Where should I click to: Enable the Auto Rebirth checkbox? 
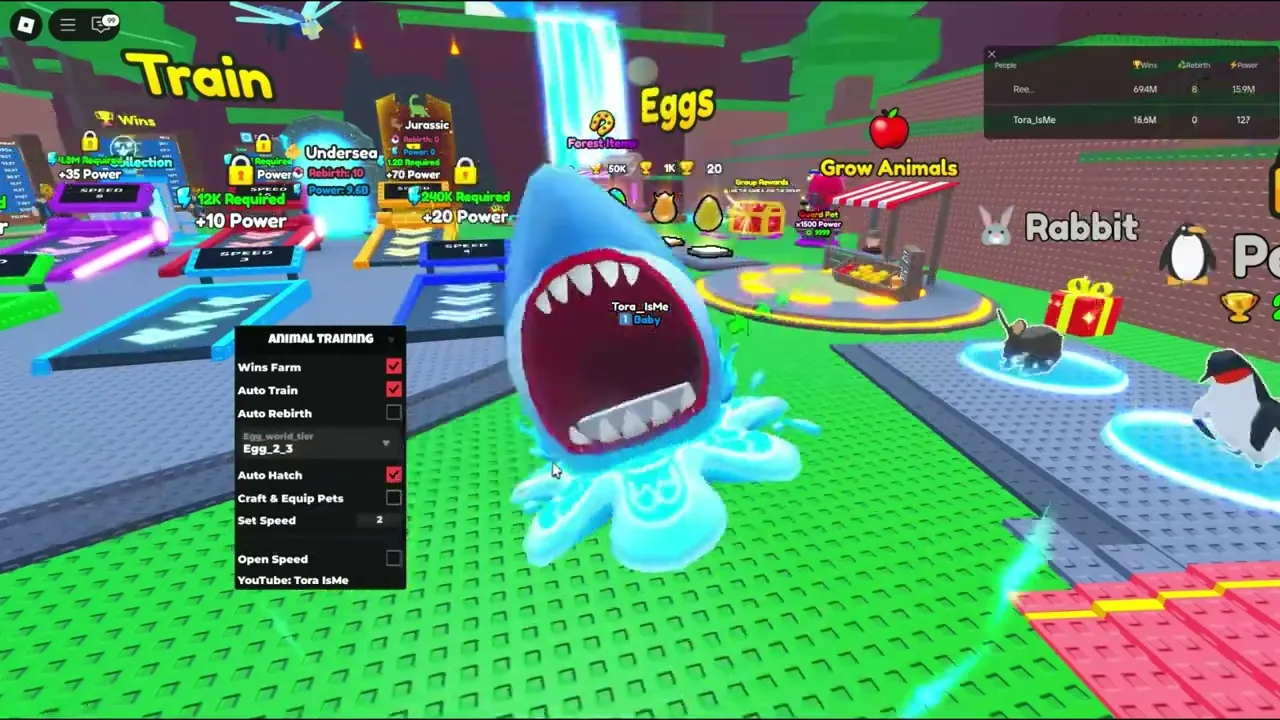393,413
